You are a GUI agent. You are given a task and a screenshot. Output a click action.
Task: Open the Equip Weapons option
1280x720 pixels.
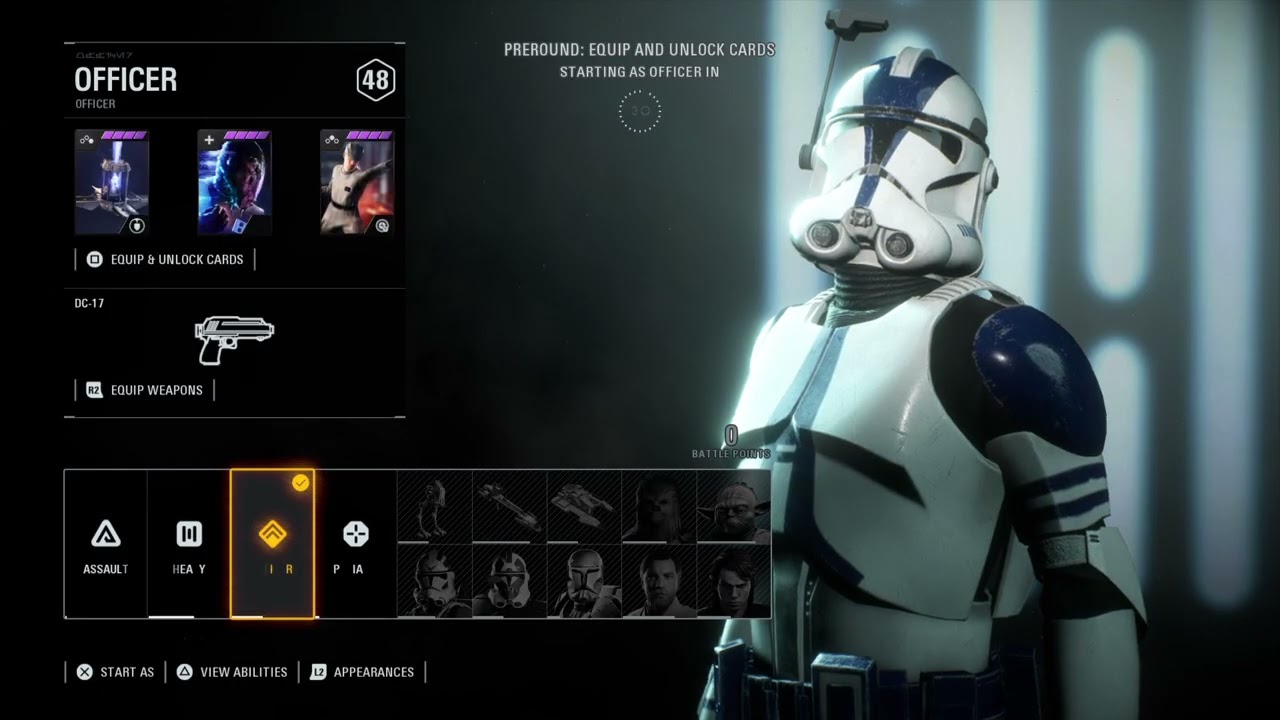pos(145,390)
